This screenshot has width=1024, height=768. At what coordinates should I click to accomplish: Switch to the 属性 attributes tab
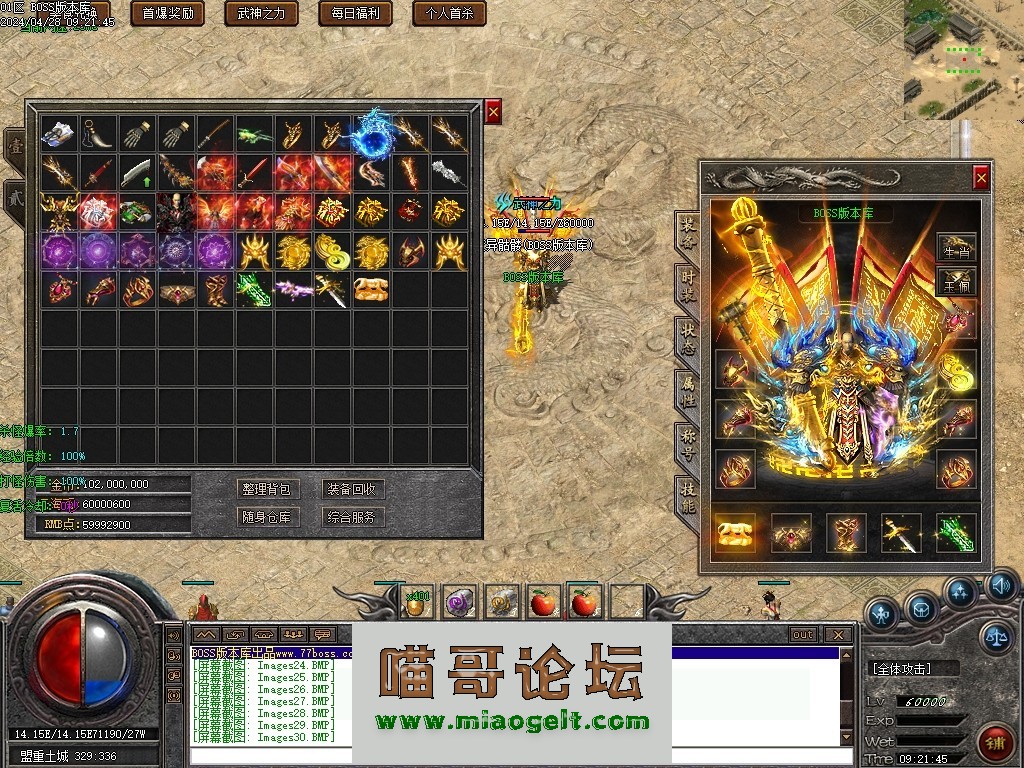[x=688, y=387]
